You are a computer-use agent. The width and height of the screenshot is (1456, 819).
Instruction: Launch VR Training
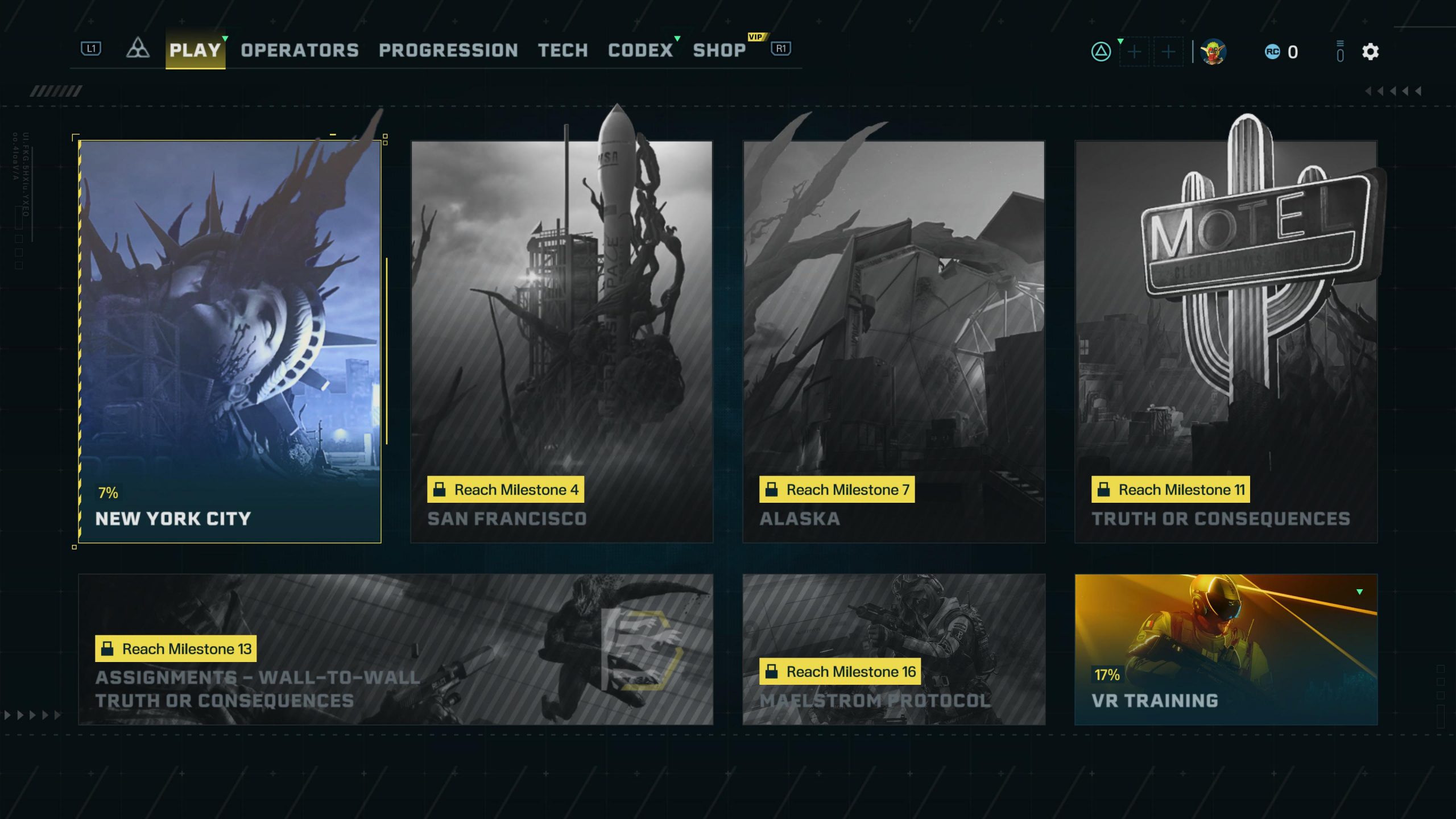pyautogui.click(x=1226, y=649)
